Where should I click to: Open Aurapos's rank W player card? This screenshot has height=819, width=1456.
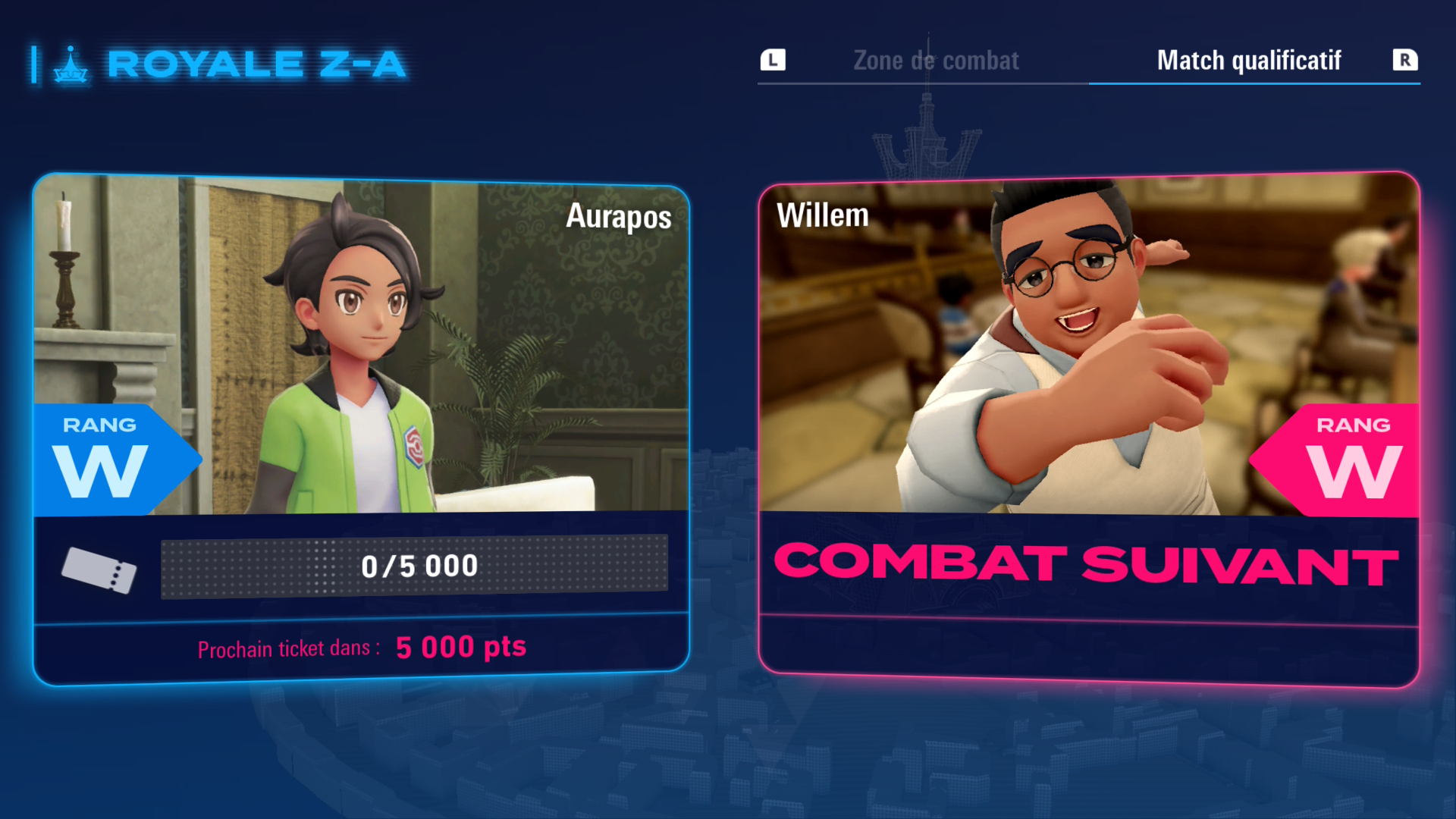(361, 428)
